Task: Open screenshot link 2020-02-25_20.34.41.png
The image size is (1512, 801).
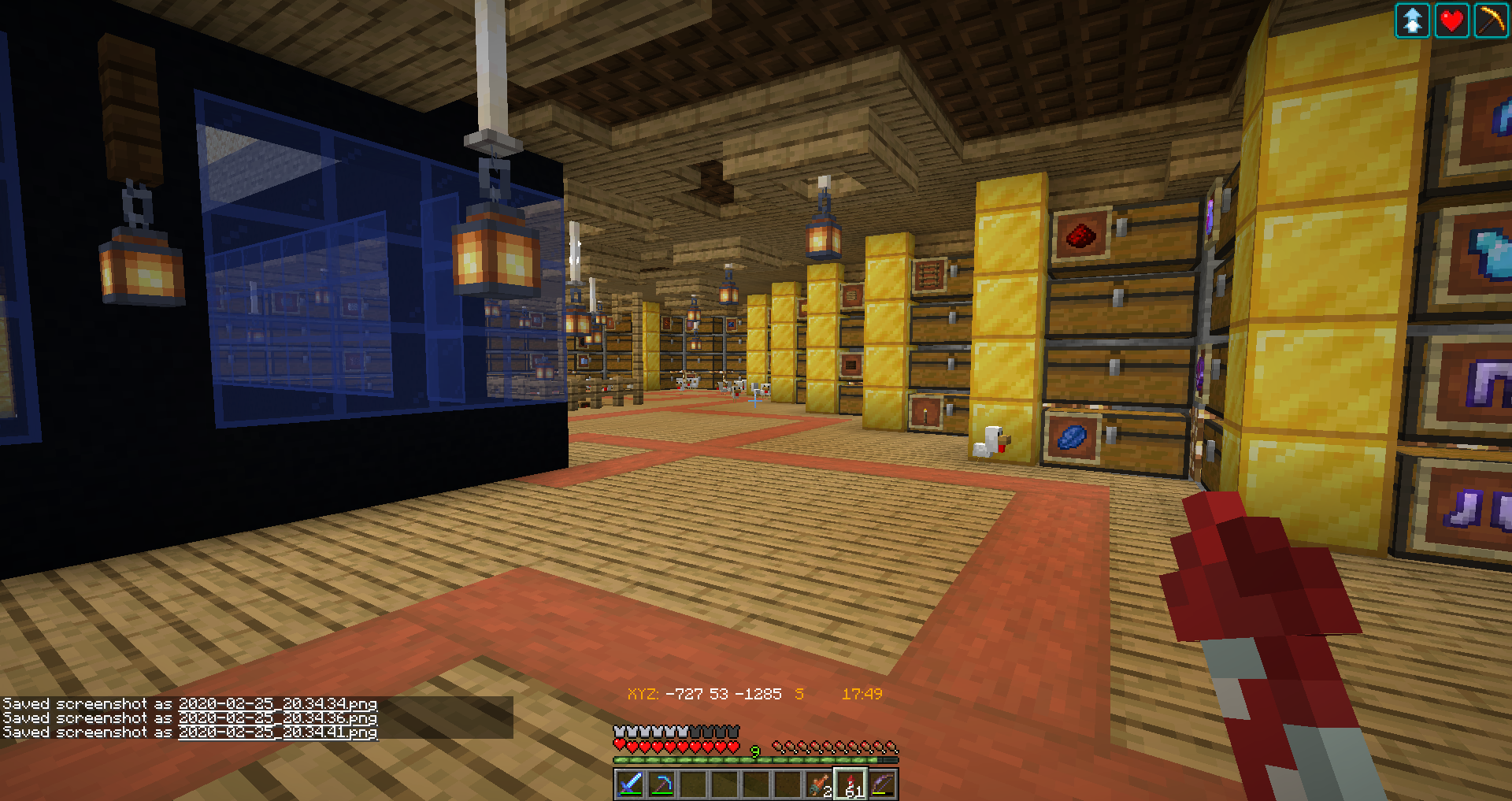Action: (x=277, y=732)
